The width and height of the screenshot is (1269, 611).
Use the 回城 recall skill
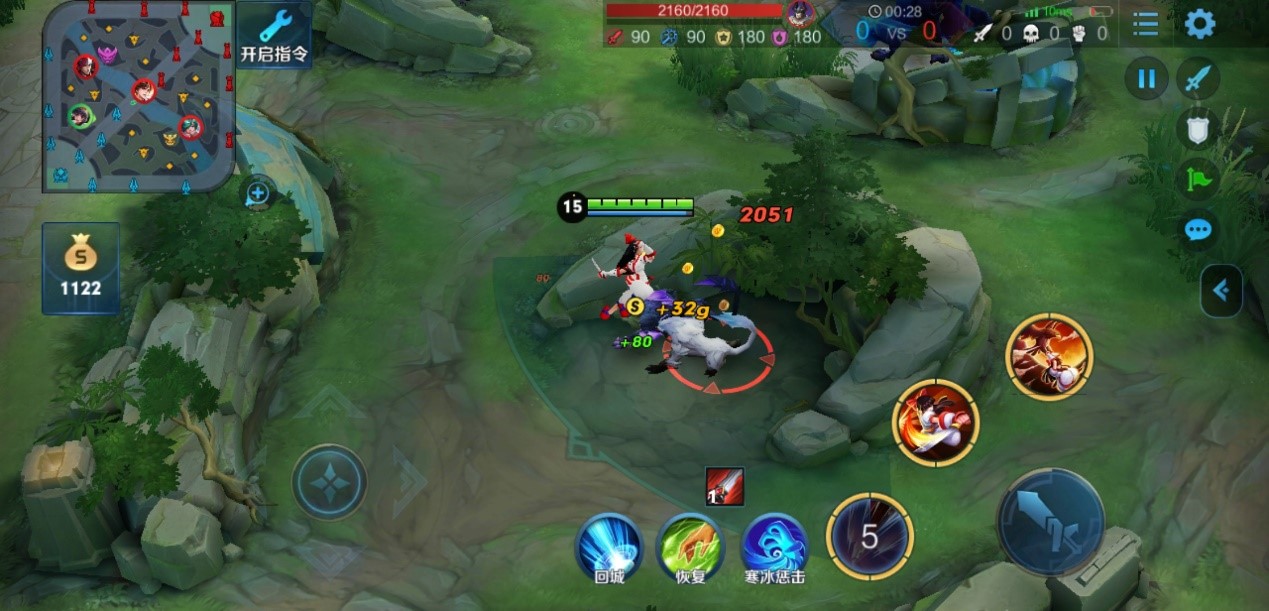609,546
